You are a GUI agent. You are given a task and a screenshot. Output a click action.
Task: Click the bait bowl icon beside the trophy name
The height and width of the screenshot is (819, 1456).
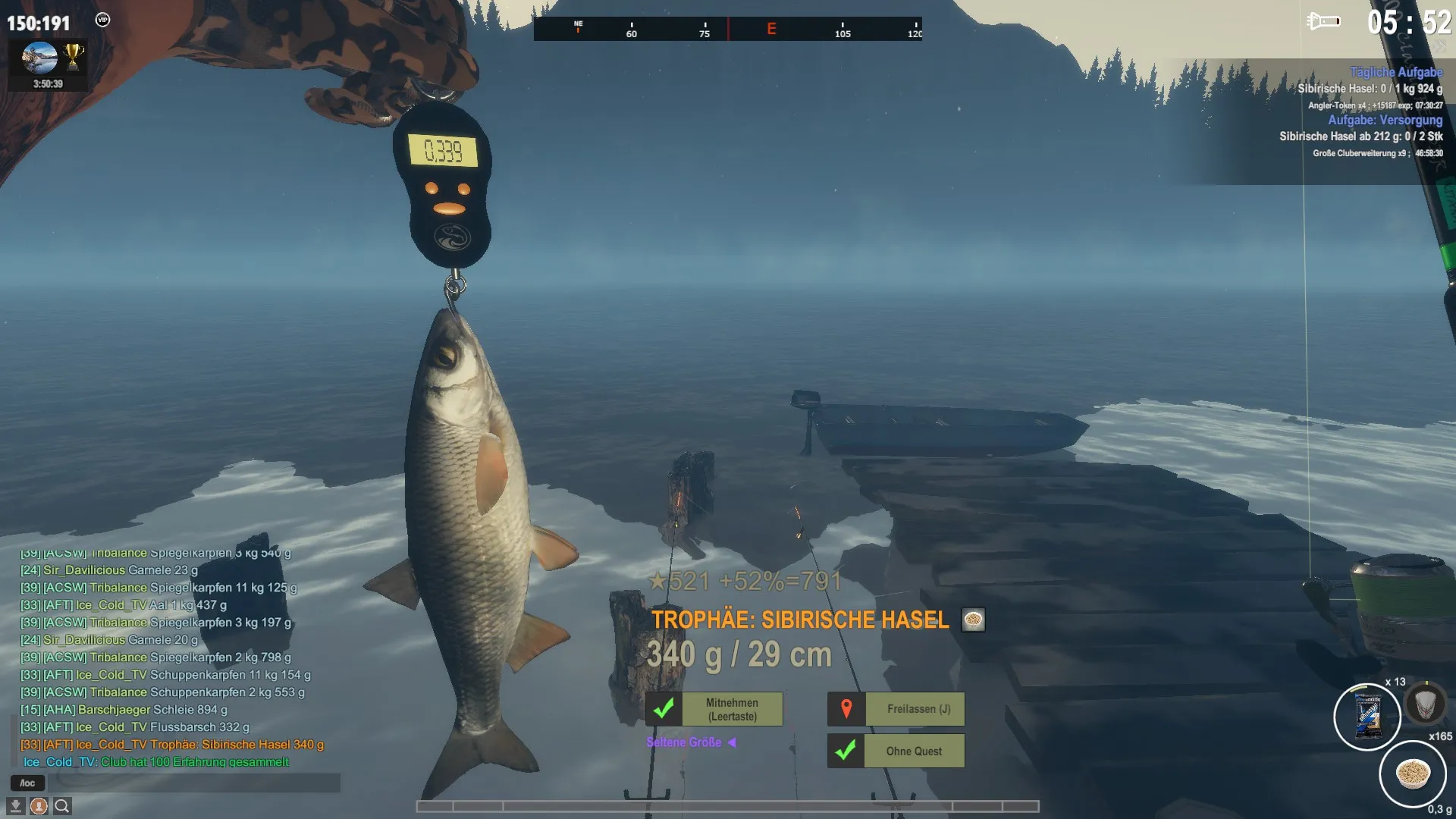pyautogui.click(x=973, y=620)
